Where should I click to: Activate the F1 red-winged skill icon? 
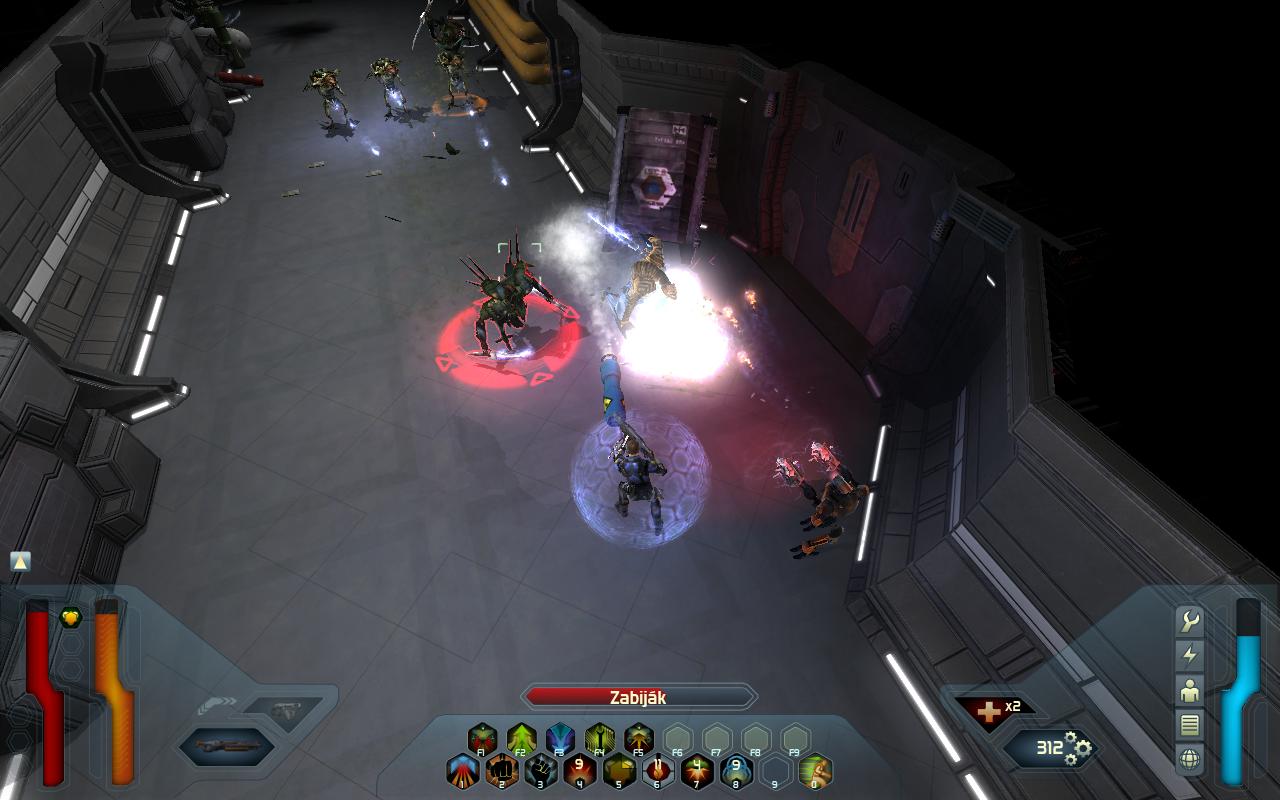(483, 739)
